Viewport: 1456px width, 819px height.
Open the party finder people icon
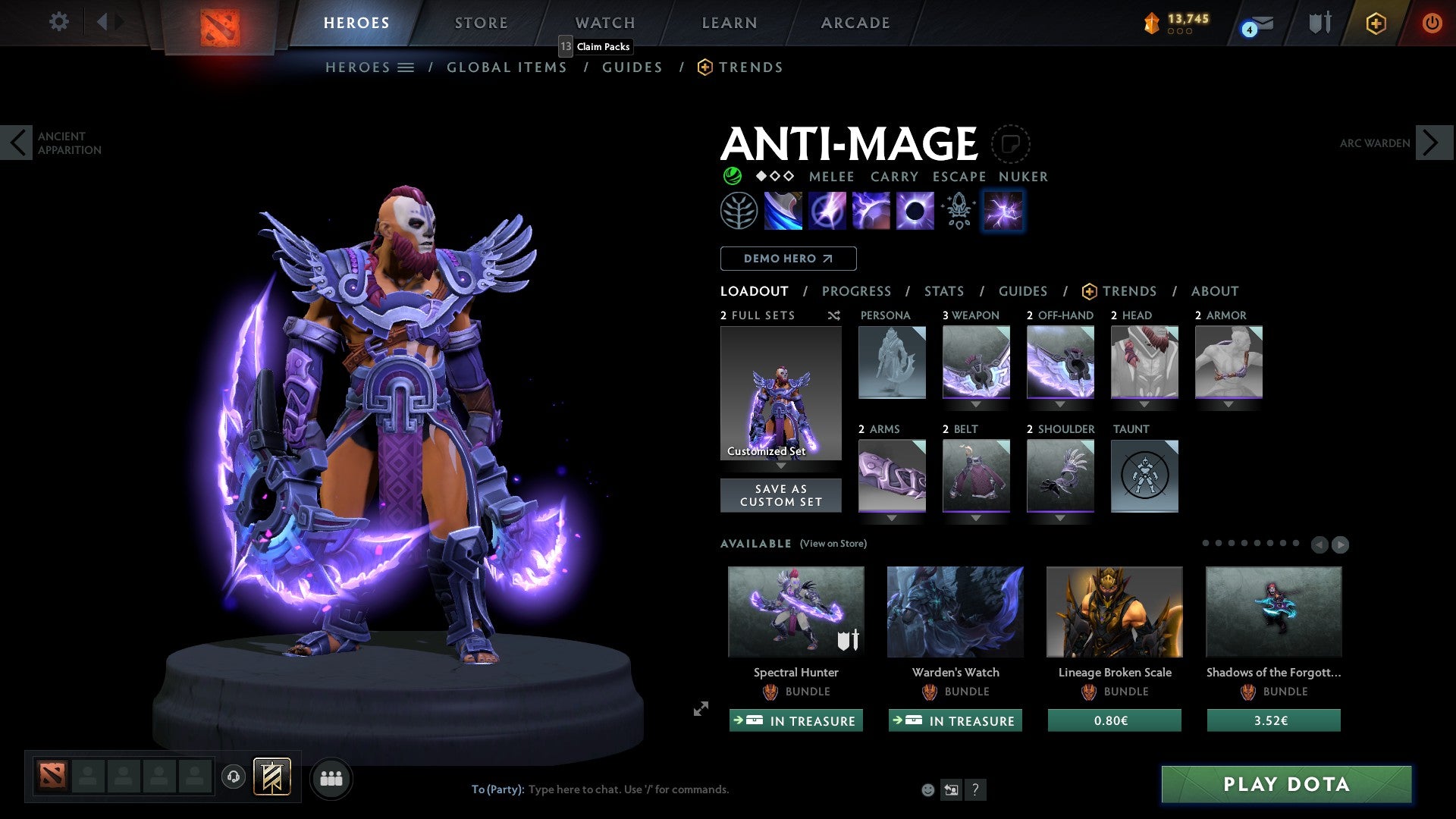[x=331, y=777]
